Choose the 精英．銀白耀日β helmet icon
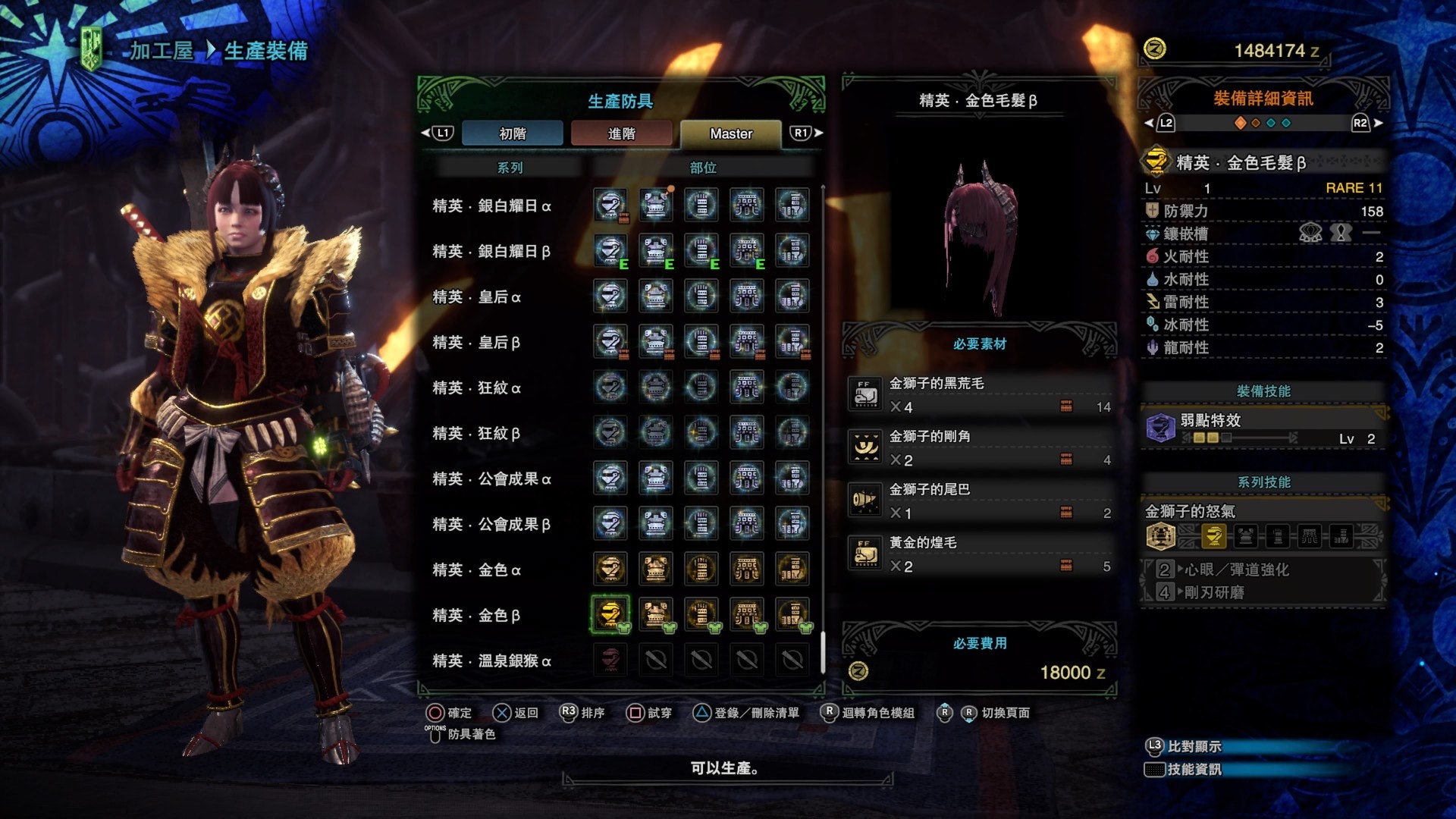The height and width of the screenshot is (819, 1456). (x=610, y=251)
